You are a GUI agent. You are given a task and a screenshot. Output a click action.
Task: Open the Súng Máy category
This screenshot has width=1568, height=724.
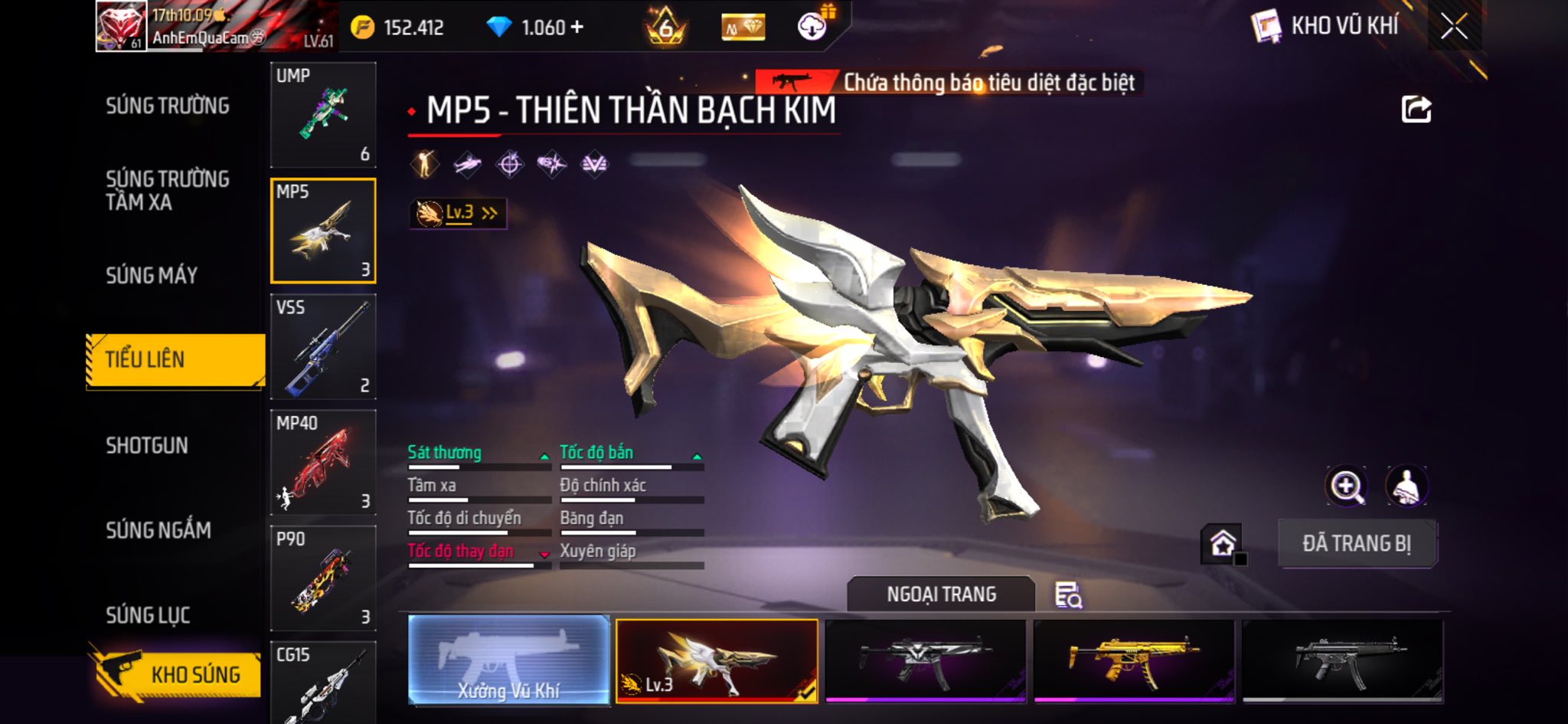coord(152,276)
